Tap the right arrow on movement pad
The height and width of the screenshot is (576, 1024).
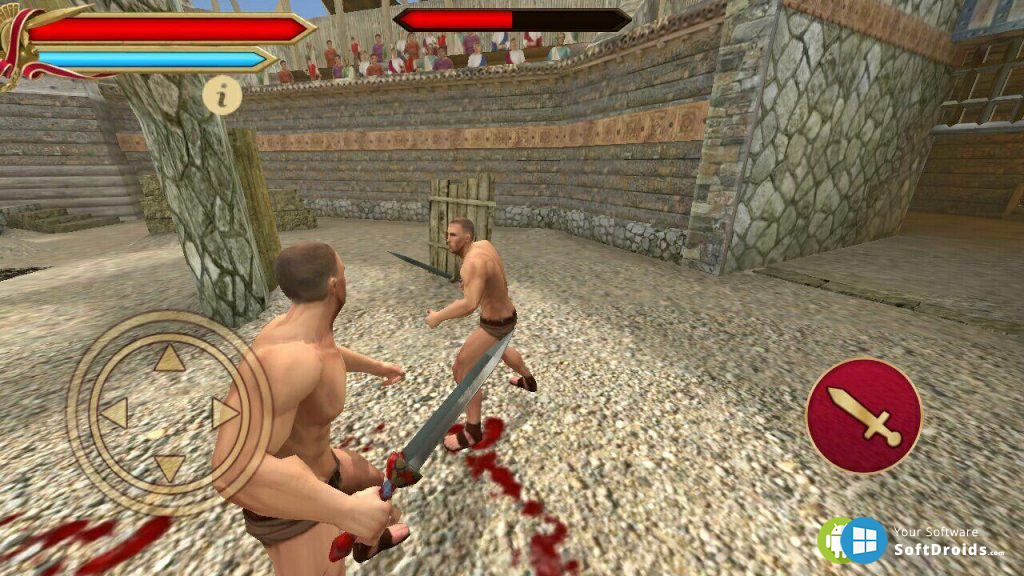click(x=224, y=413)
